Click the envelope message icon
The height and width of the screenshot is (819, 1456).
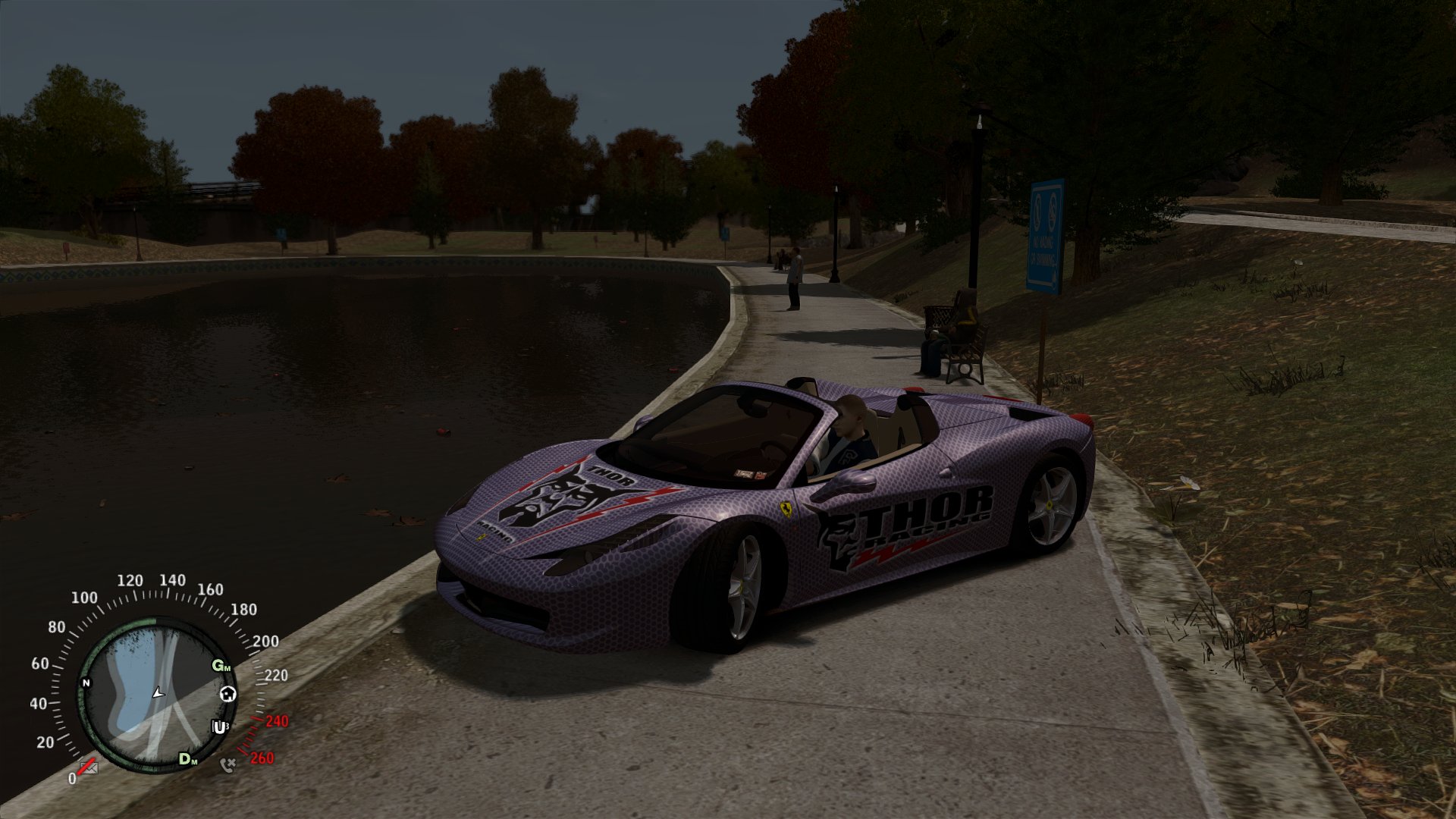90,768
